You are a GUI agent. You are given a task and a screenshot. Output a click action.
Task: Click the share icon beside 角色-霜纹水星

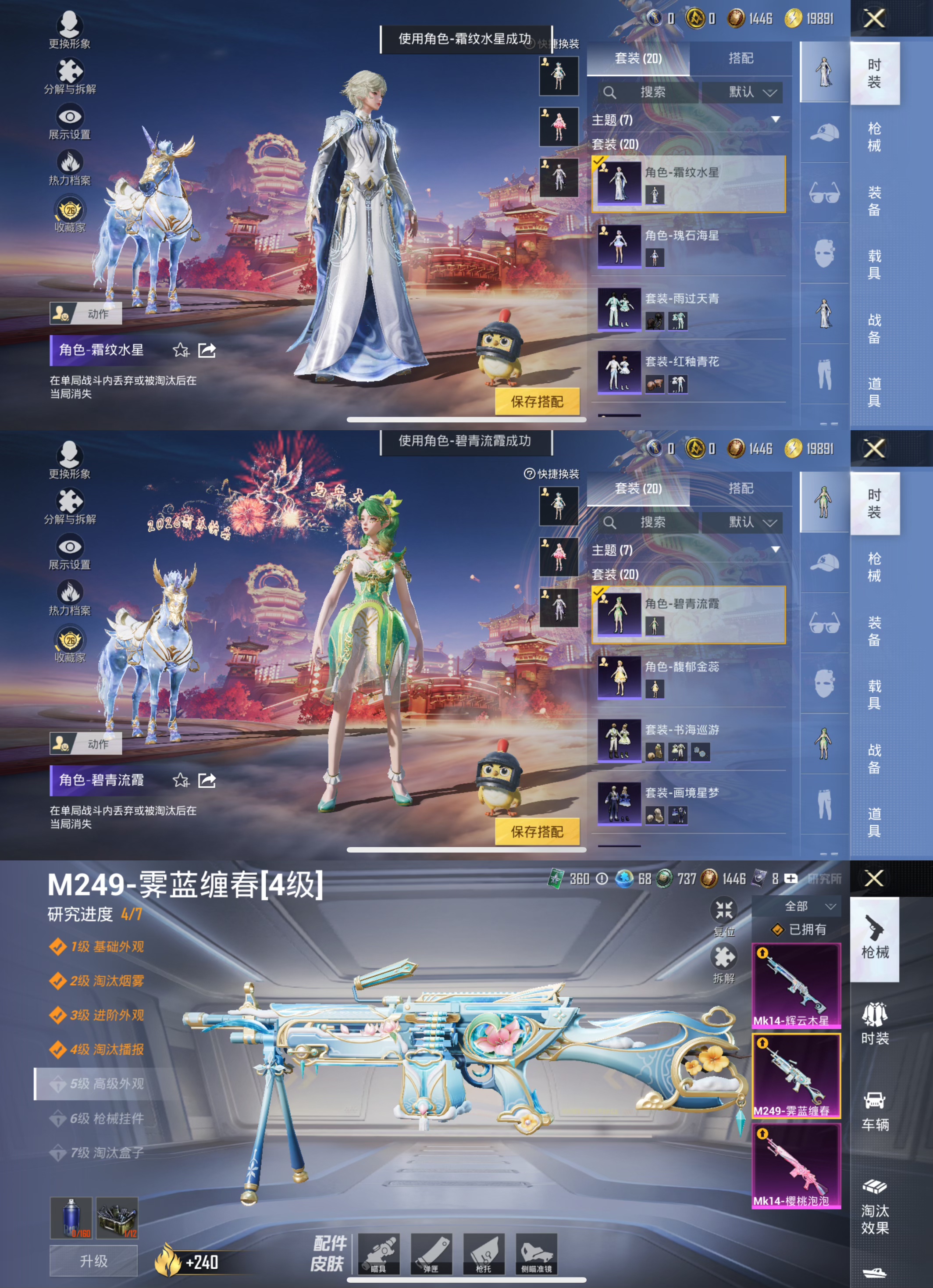point(207,351)
